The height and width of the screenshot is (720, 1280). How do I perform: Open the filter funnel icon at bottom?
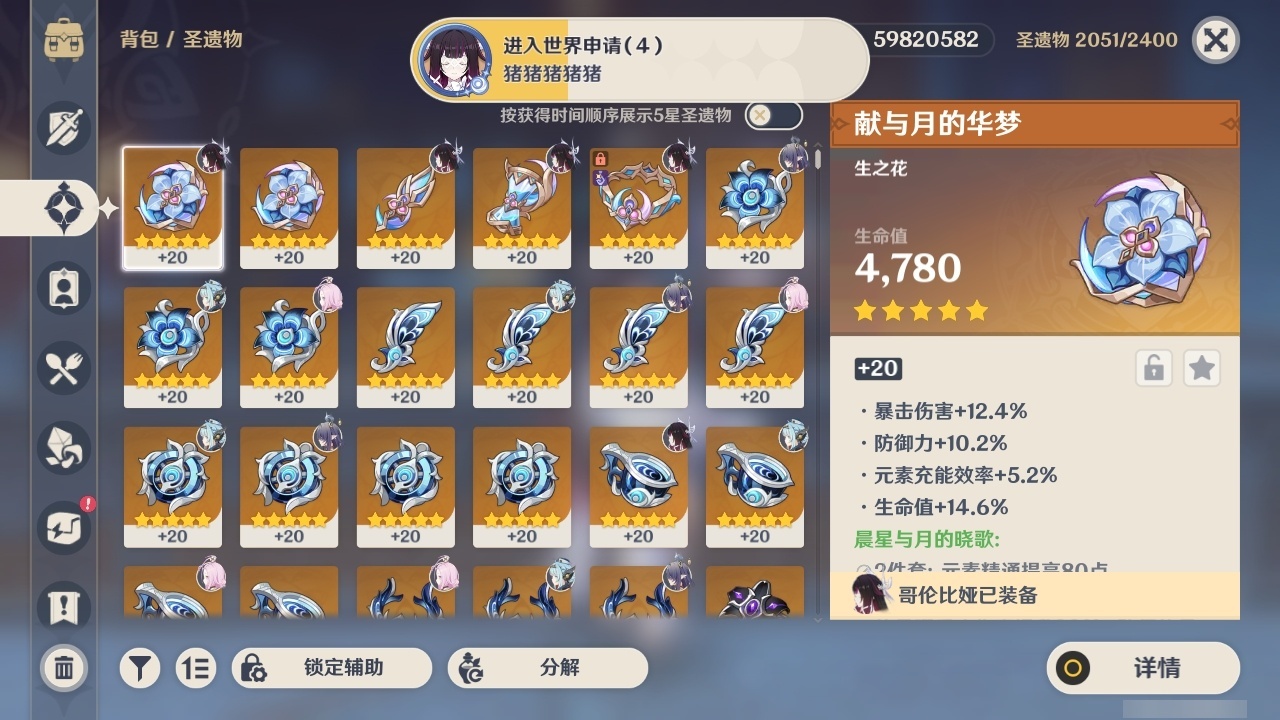[x=140, y=668]
